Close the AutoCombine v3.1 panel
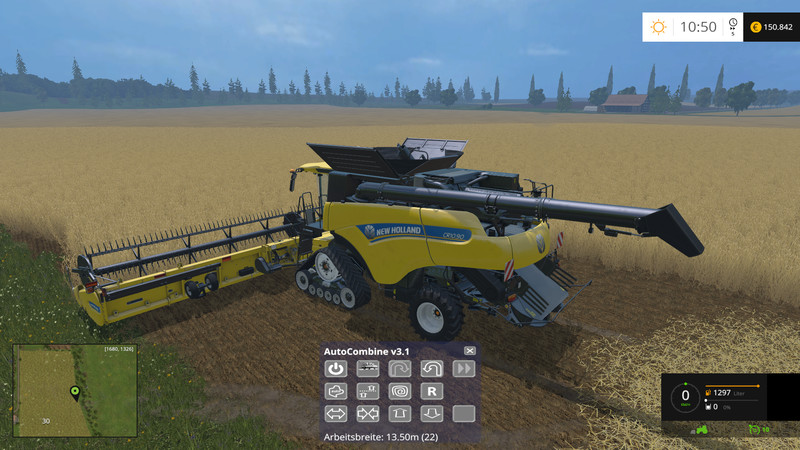The width and height of the screenshot is (800, 450). point(470,351)
